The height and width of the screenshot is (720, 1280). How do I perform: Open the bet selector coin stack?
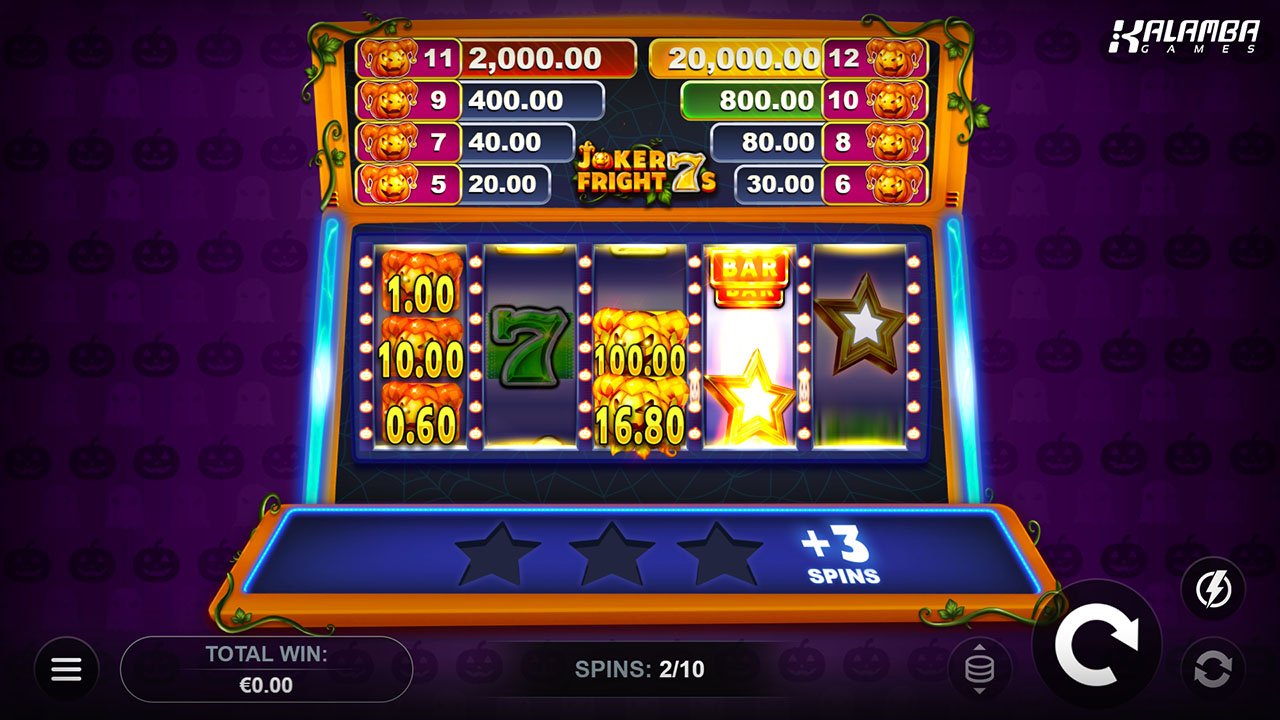(979, 669)
